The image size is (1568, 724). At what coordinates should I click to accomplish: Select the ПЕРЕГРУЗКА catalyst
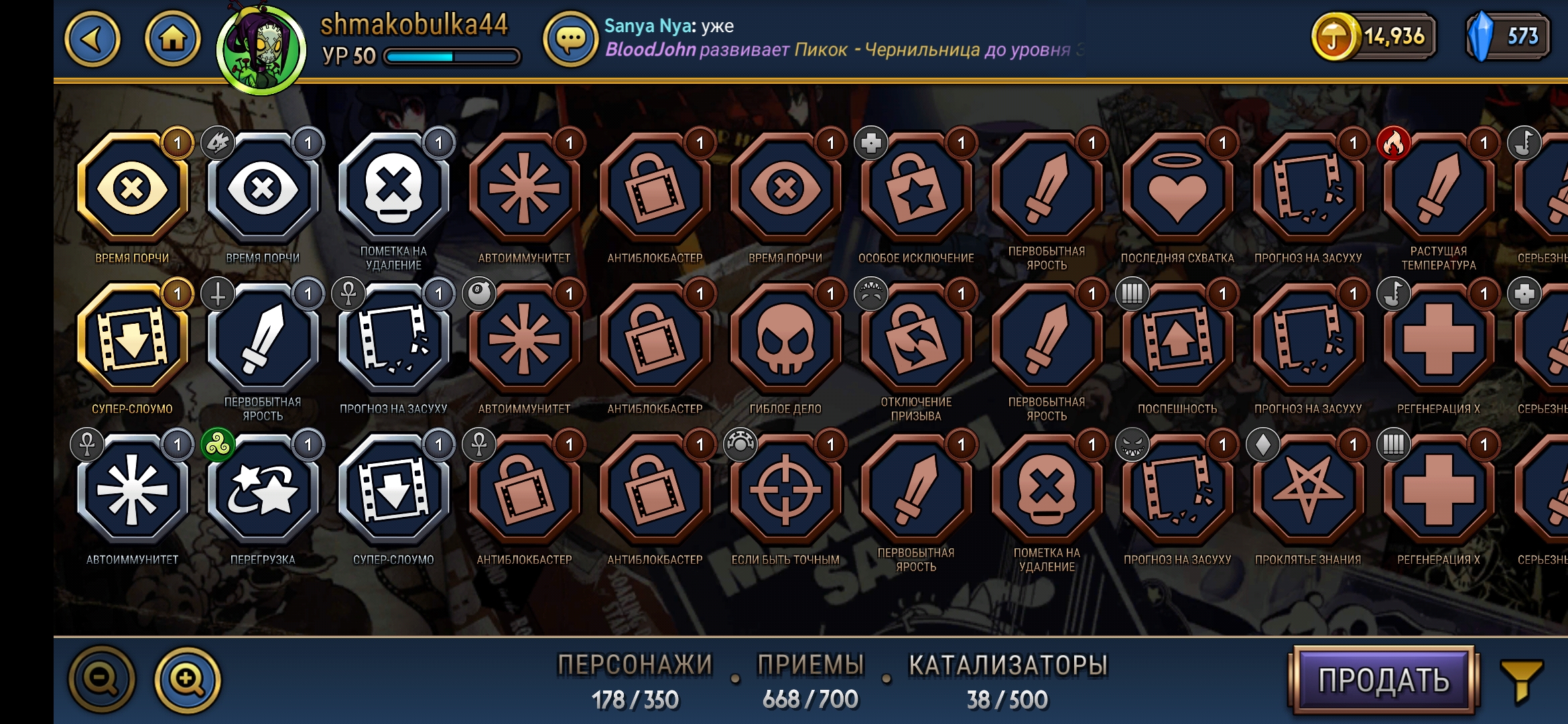click(x=263, y=490)
